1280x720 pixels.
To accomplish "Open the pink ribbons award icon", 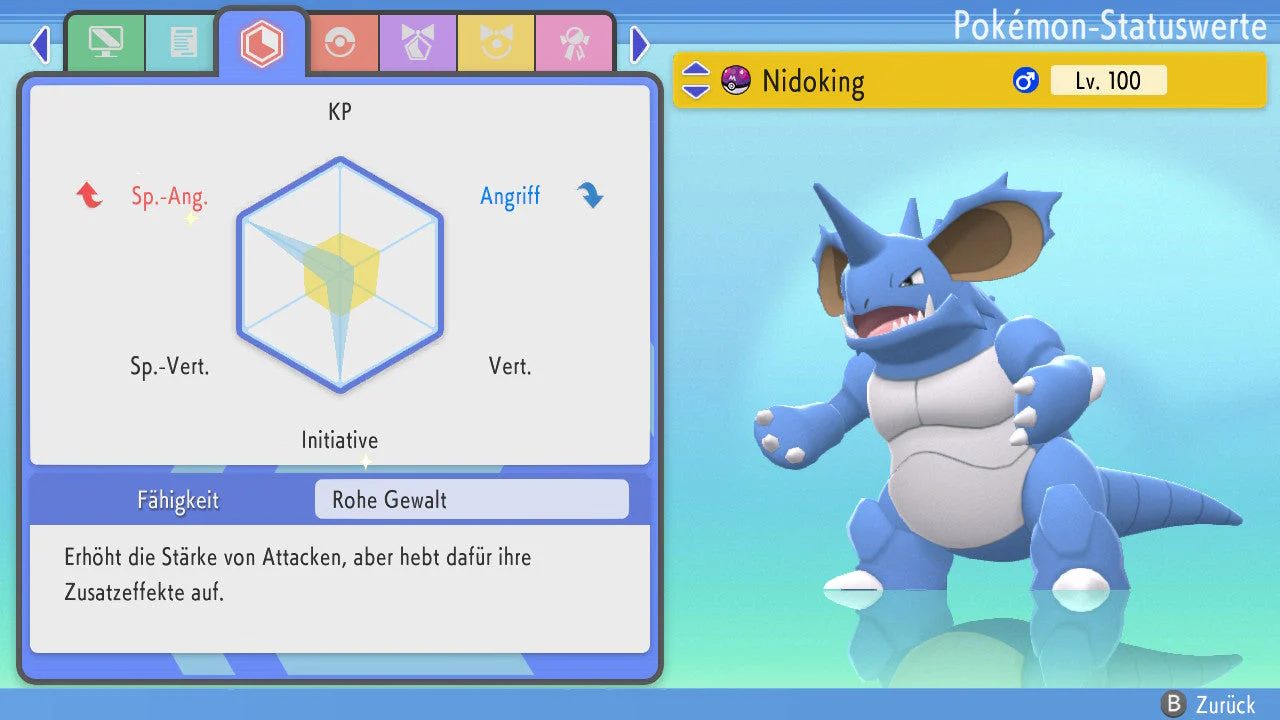I will [575, 42].
